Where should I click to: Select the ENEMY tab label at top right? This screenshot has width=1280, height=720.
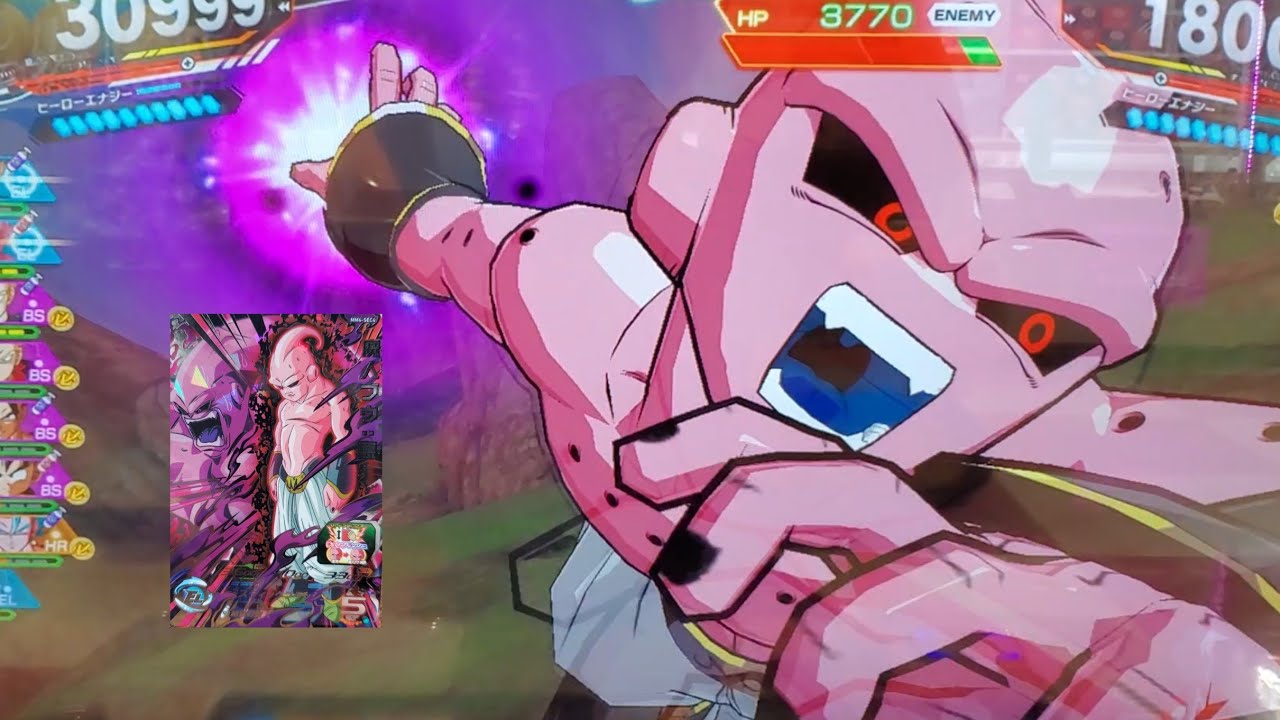tap(962, 17)
